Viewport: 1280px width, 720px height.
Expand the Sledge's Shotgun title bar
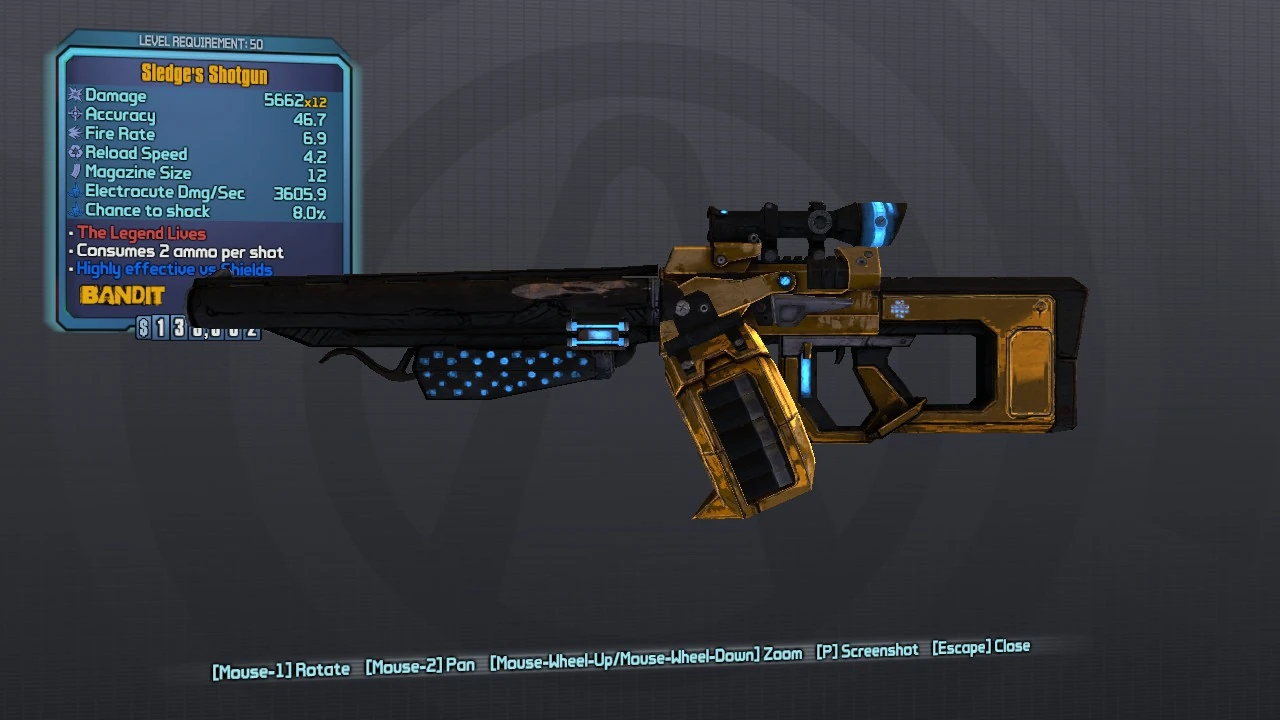tap(205, 75)
